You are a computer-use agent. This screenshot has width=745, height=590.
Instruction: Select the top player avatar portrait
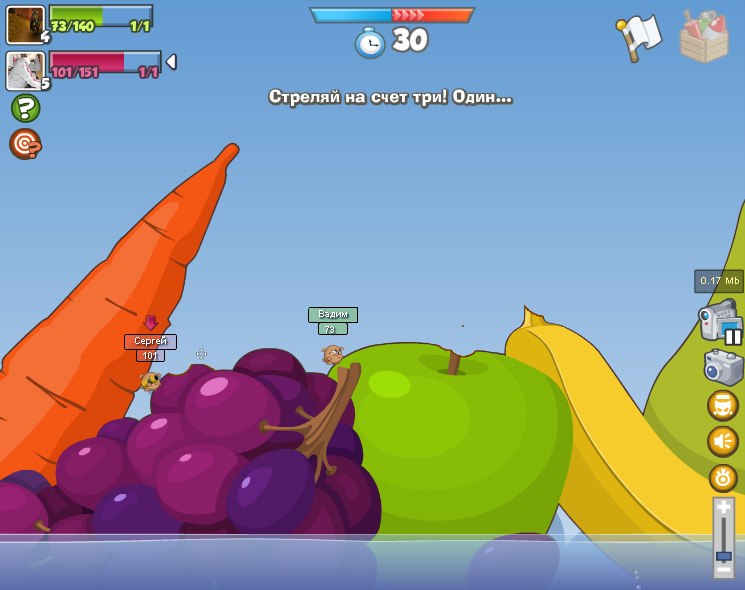(x=24, y=24)
